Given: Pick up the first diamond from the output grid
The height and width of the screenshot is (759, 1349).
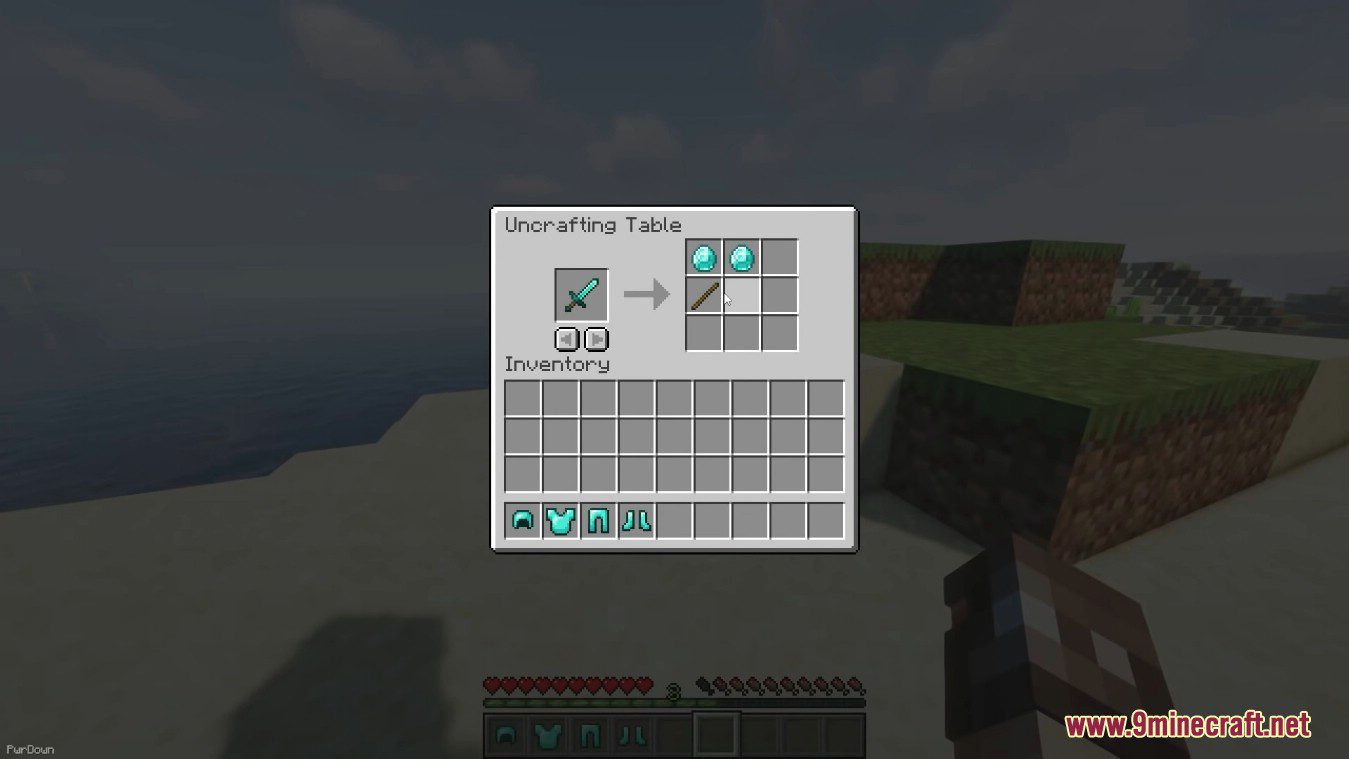Looking at the screenshot, I should [703, 257].
